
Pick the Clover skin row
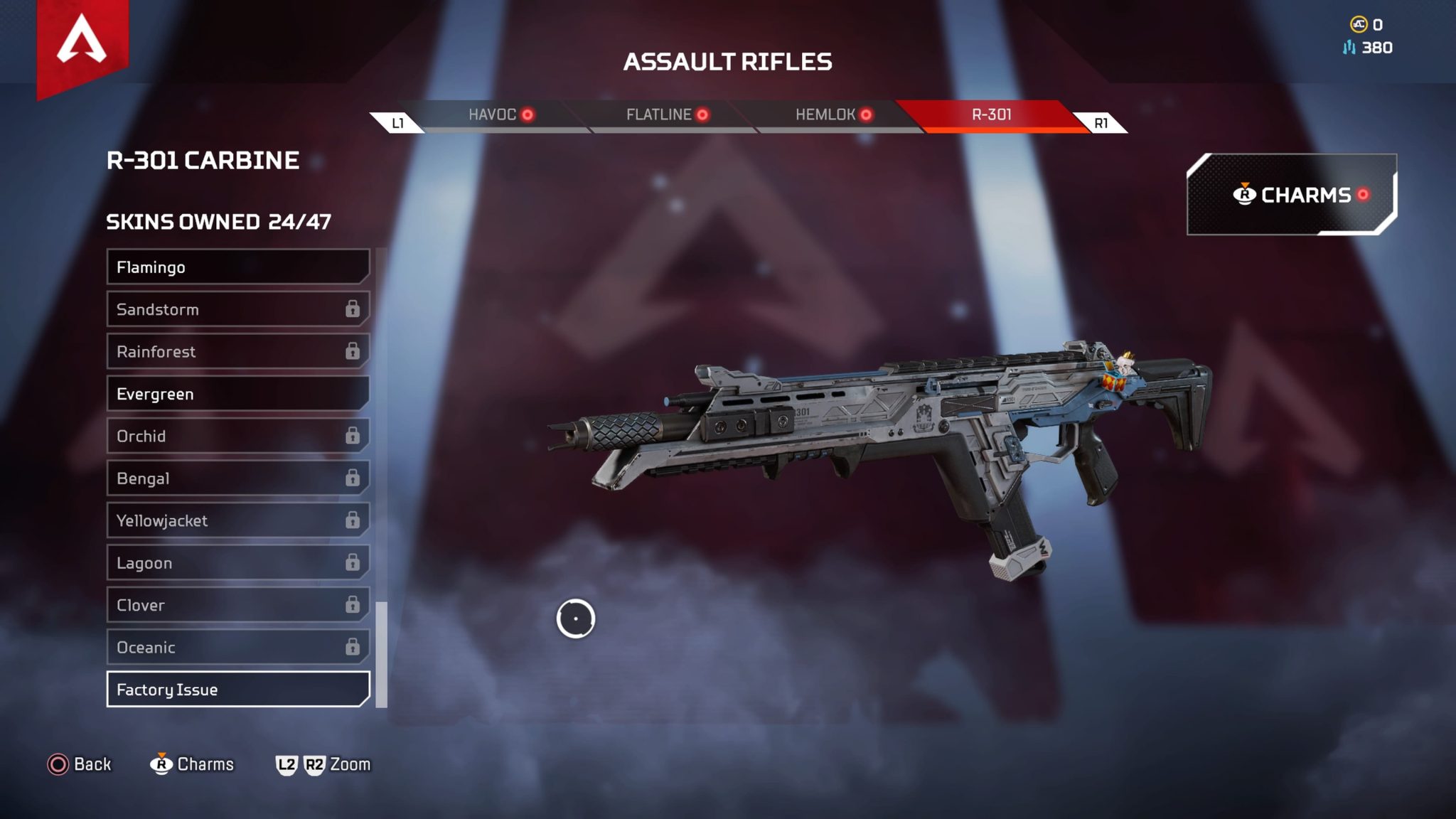pyautogui.click(x=237, y=606)
